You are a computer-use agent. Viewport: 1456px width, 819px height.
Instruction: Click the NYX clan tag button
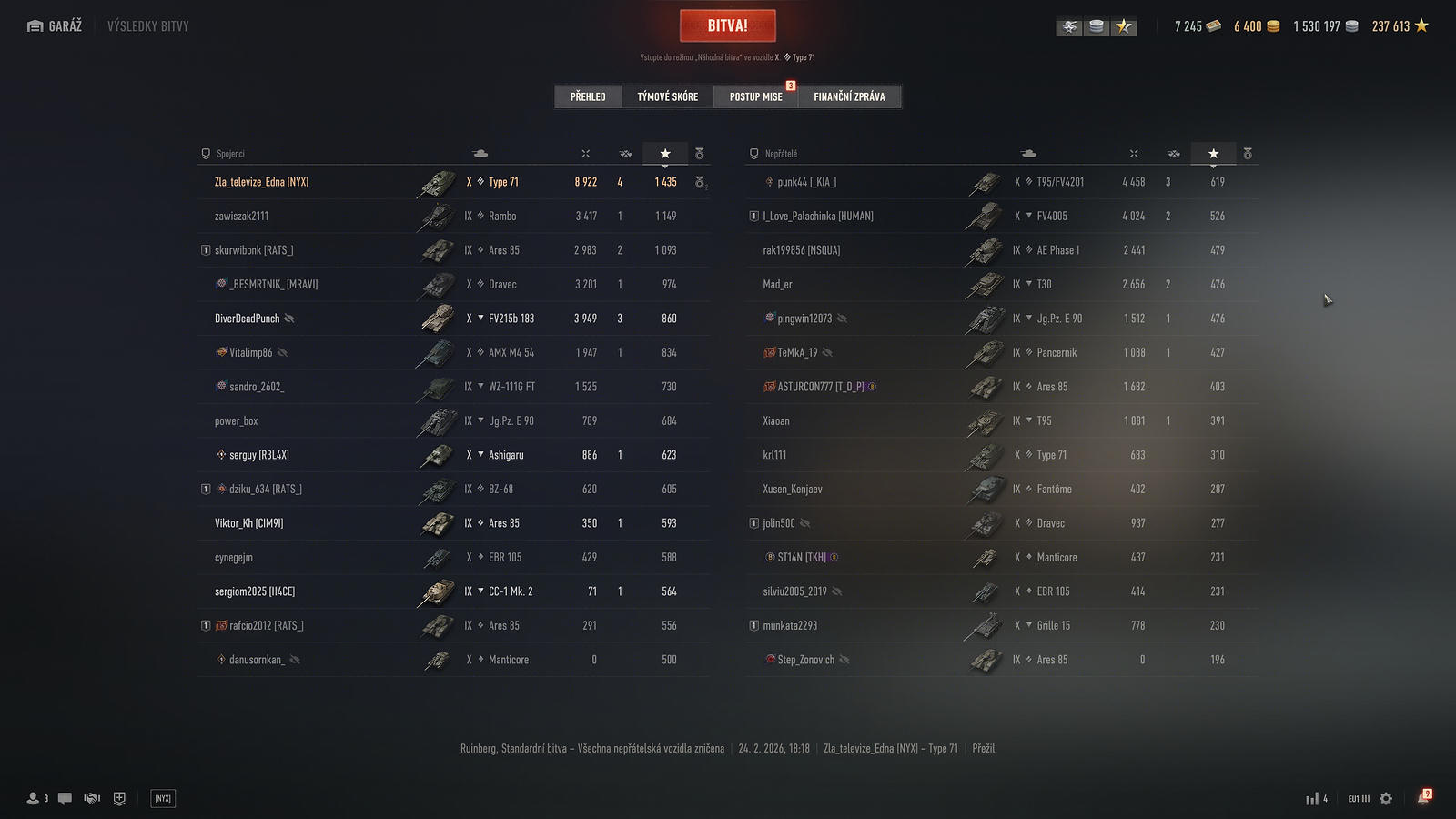[163, 799]
